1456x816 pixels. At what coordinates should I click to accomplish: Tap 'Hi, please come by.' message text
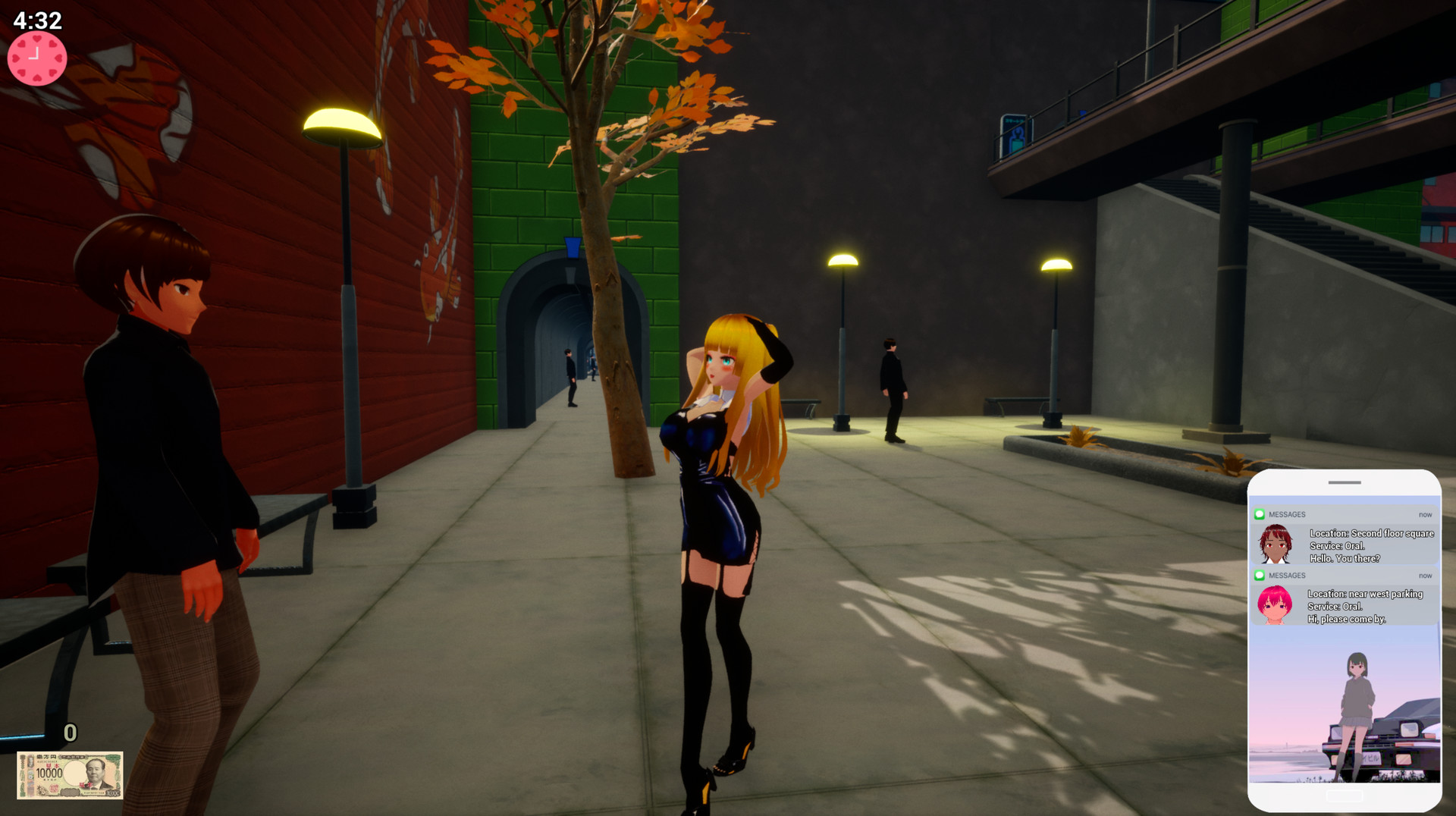1345,620
